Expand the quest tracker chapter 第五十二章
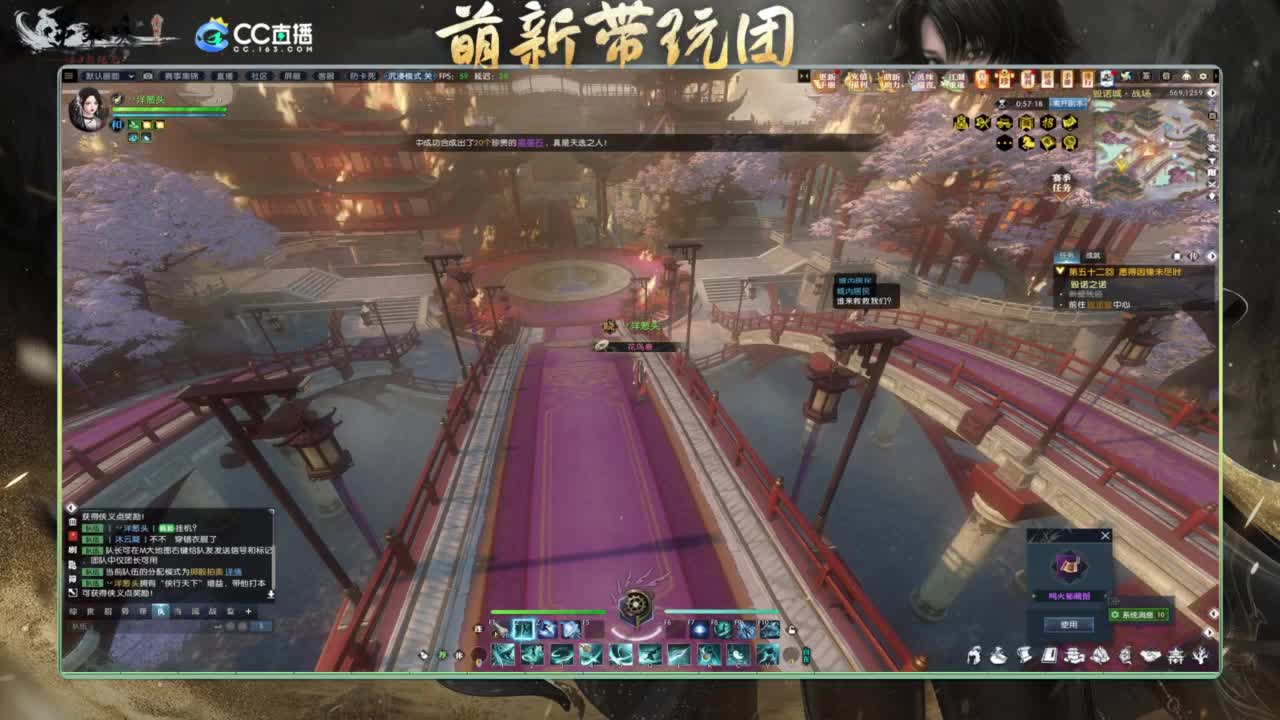The height and width of the screenshot is (720, 1280). pyautogui.click(x=1061, y=270)
